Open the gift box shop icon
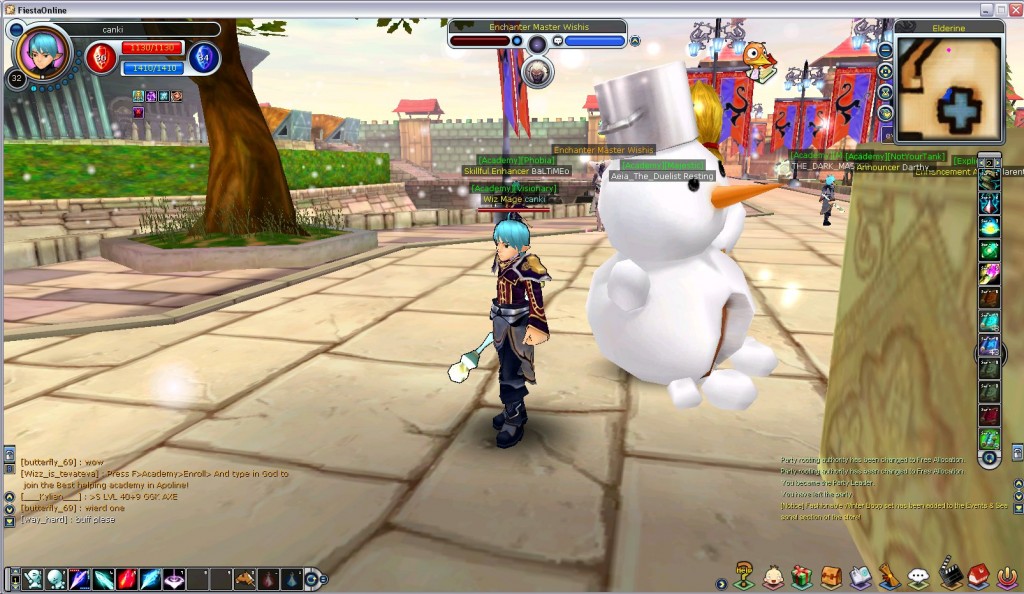This screenshot has width=1024, height=594. (x=801, y=577)
